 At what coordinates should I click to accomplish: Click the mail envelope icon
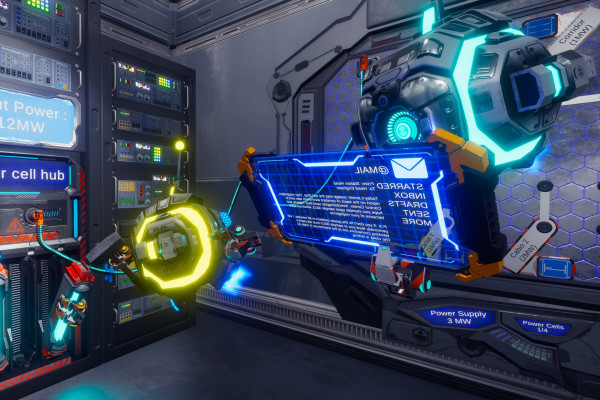(x=408, y=166)
